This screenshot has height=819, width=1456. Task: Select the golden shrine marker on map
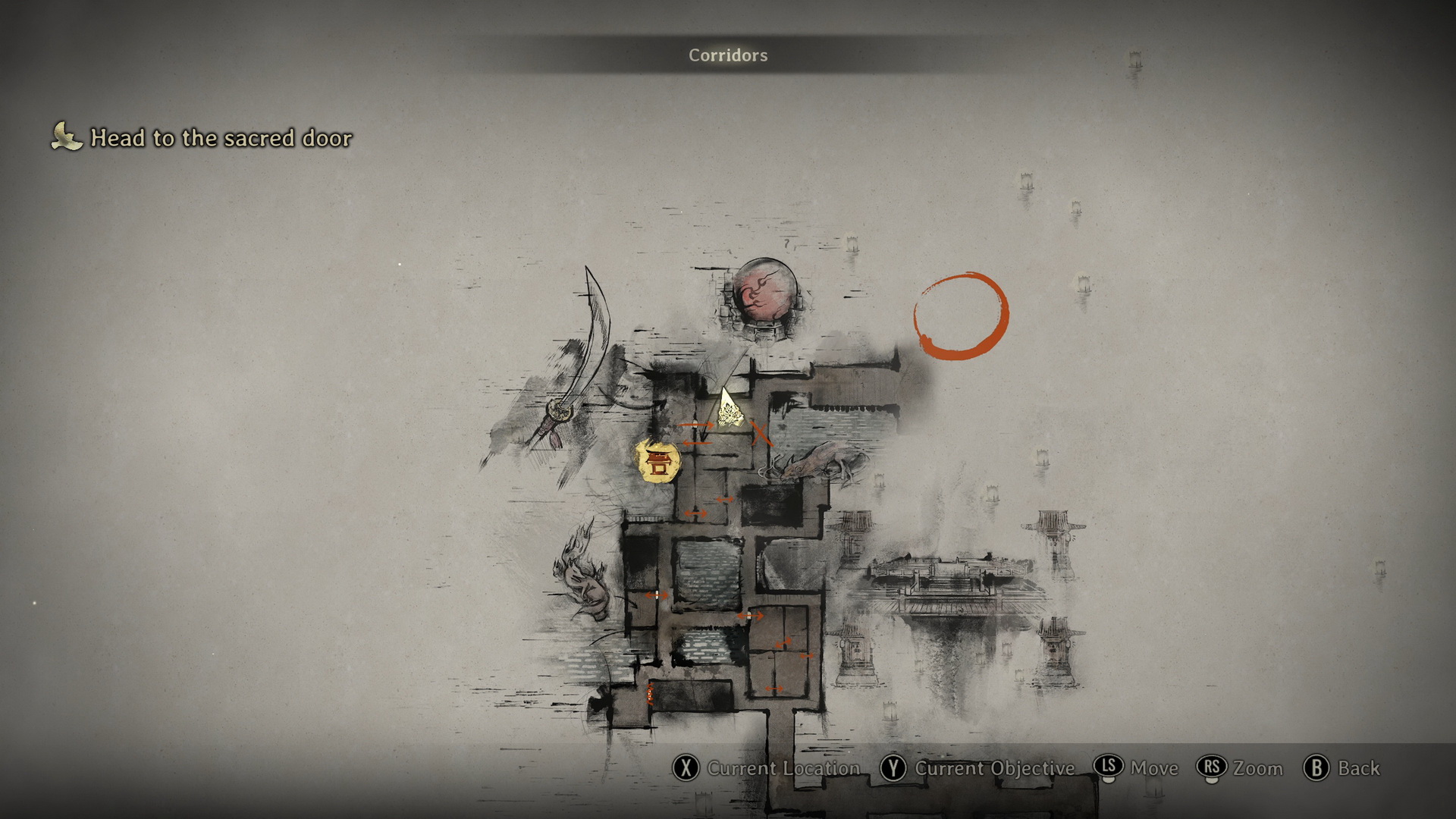pyautogui.click(x=658, y=460)
